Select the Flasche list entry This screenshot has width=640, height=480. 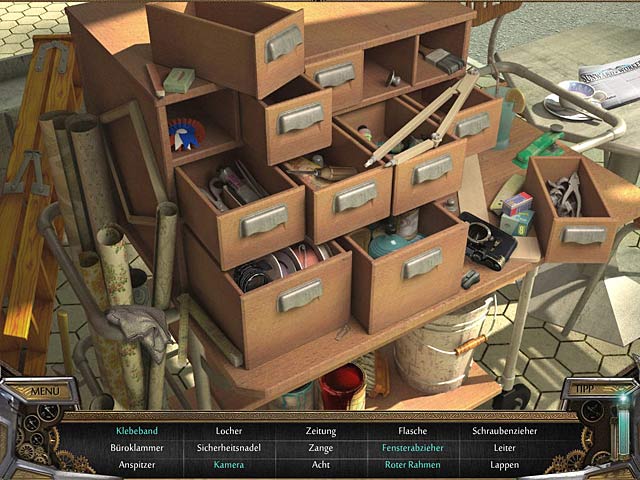click(412, 431)
